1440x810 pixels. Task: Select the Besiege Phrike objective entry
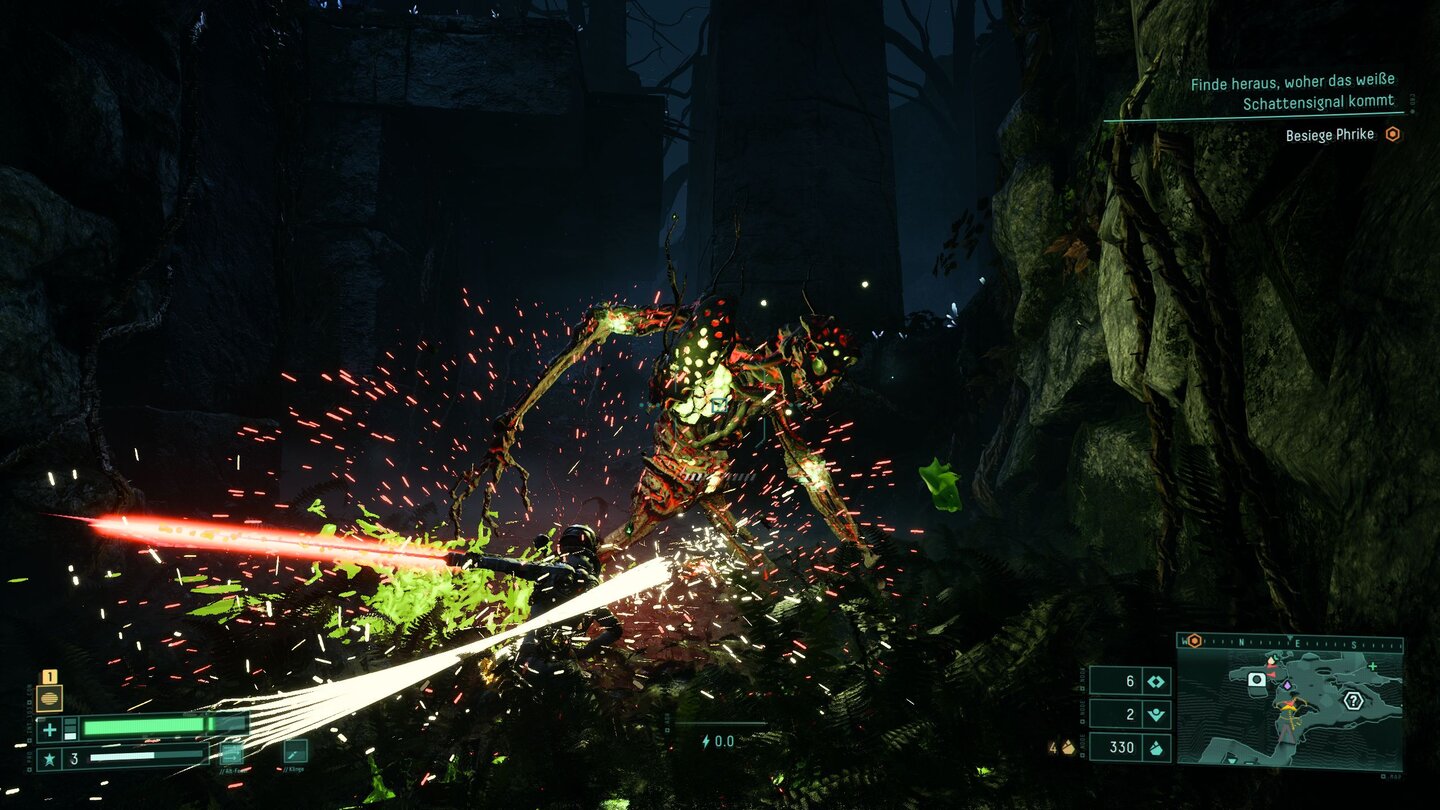(1330, 134)
